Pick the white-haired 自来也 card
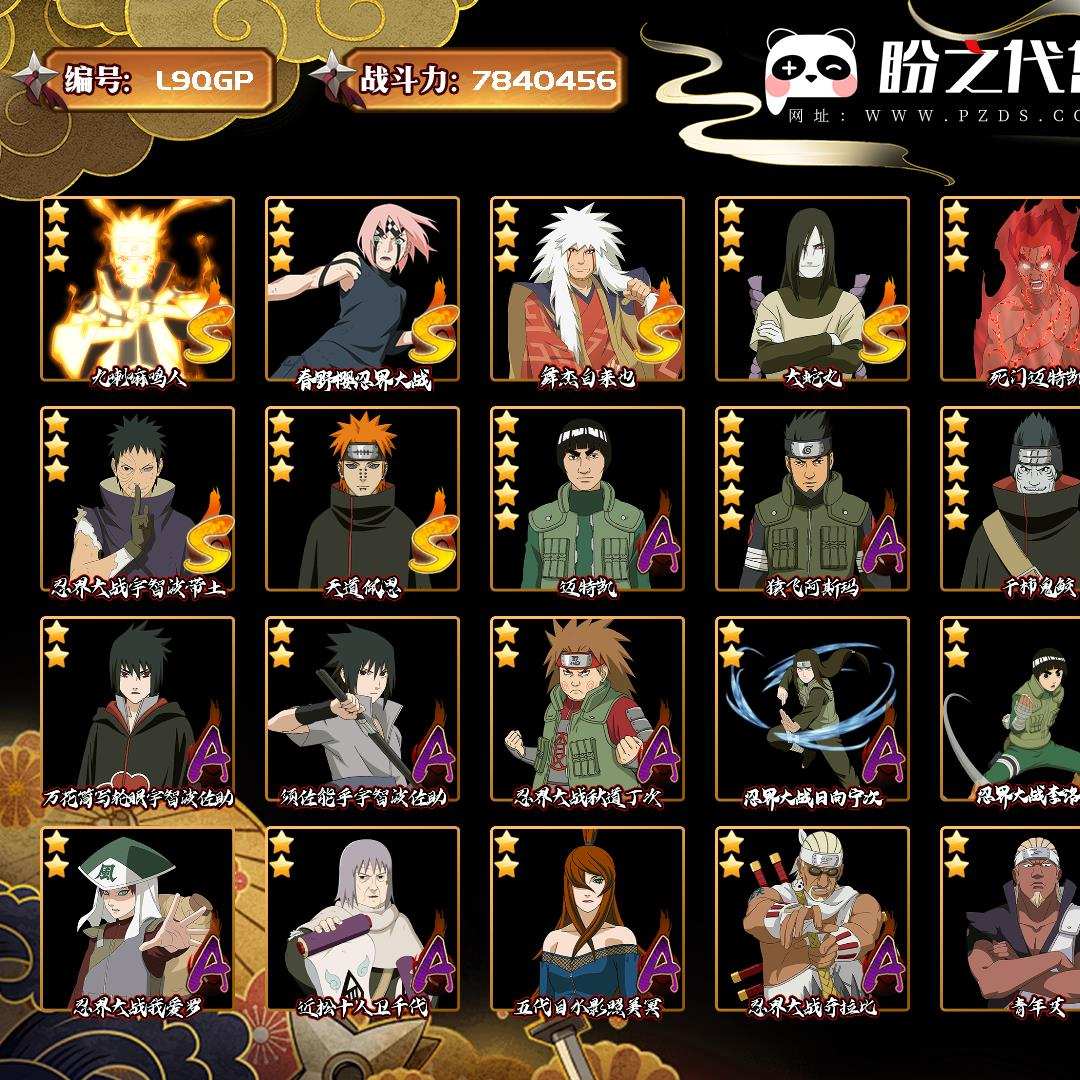This screenshot has width=1080, height=1080. (x=587, y=288)
